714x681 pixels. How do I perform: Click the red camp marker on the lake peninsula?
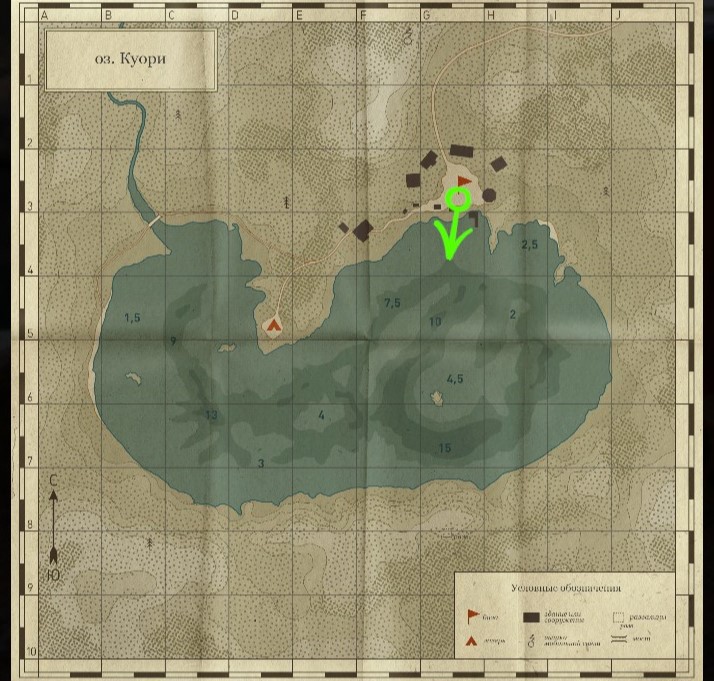click(x=273, y=324)
